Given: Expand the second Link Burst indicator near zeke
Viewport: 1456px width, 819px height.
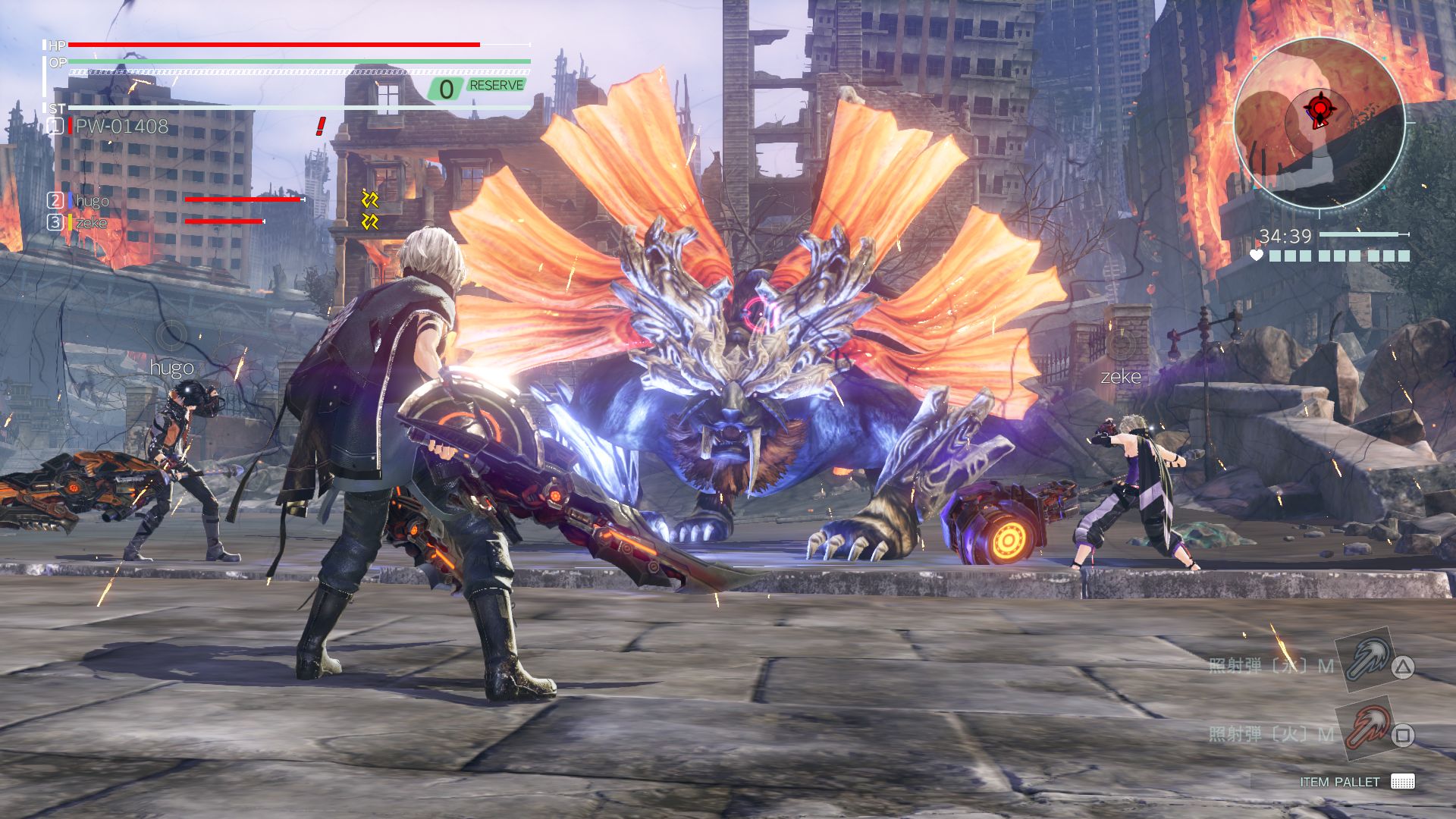Looking at the screenshot, I should pyautogui.click(x=371, y=221).
